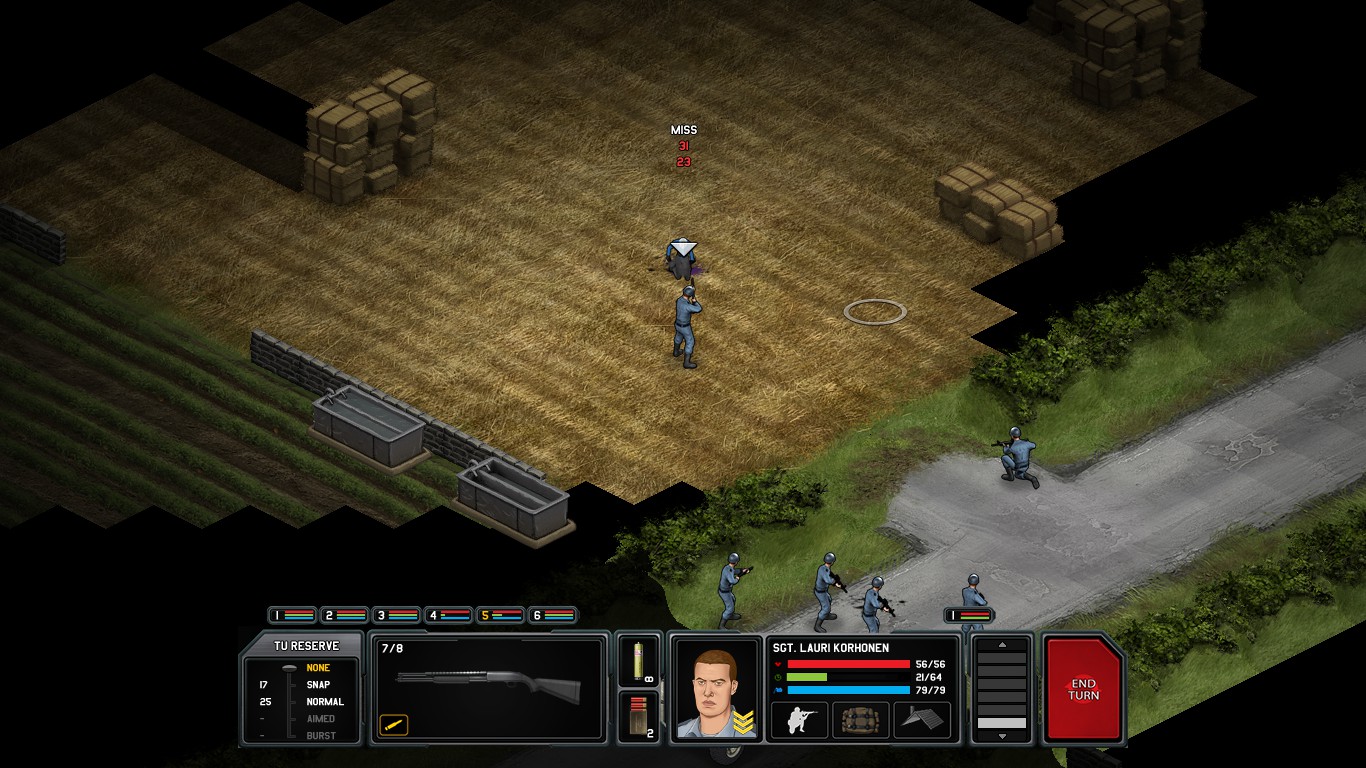Move camera down one level

click(x=1001, y=736)
